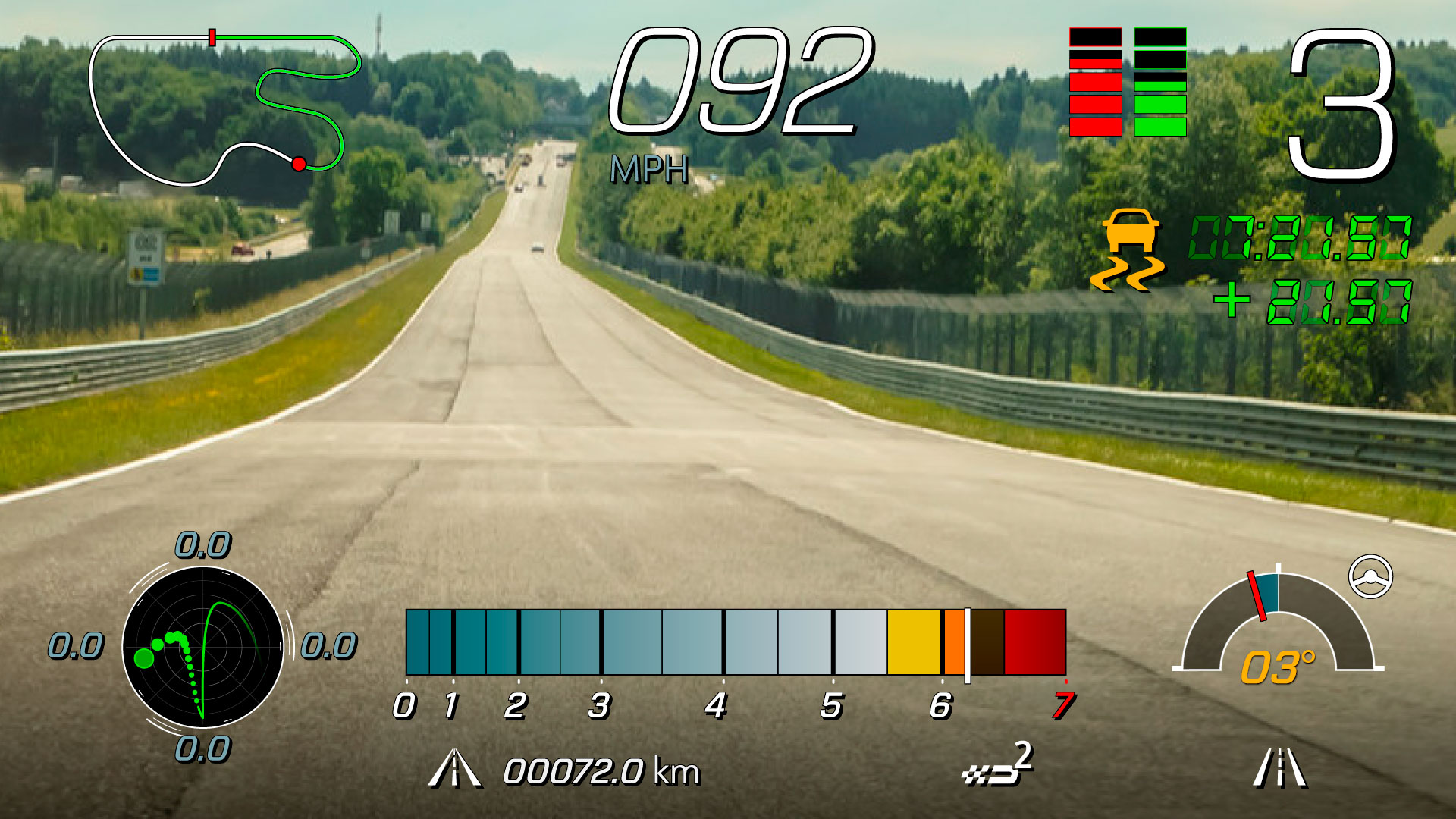The width and height of the screenshot is (1456, 819).
Task: Click the road icon beside the odometer
Action: coord(454,769)
